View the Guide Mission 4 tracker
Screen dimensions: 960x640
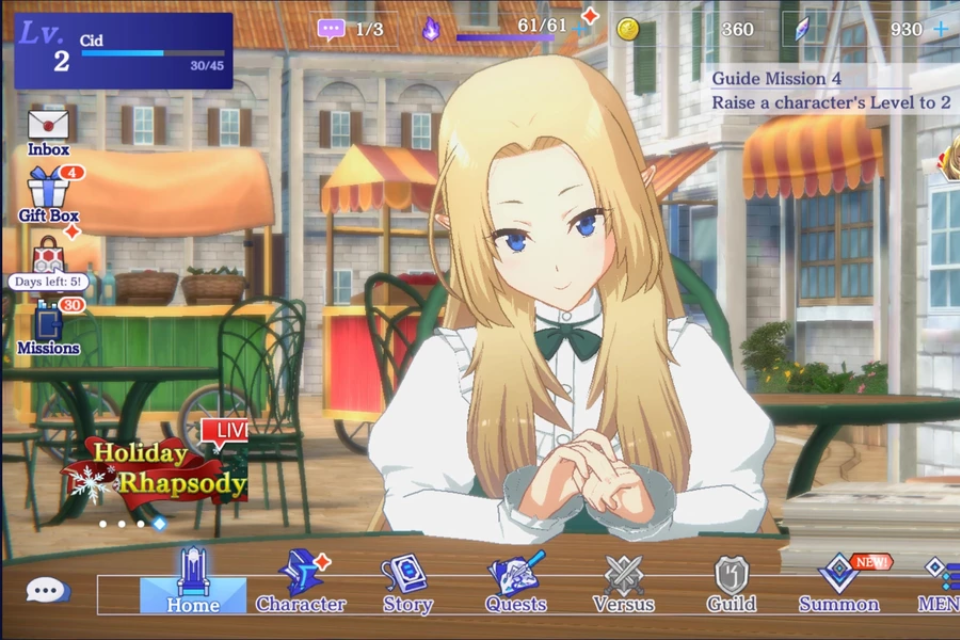point(832,90)
